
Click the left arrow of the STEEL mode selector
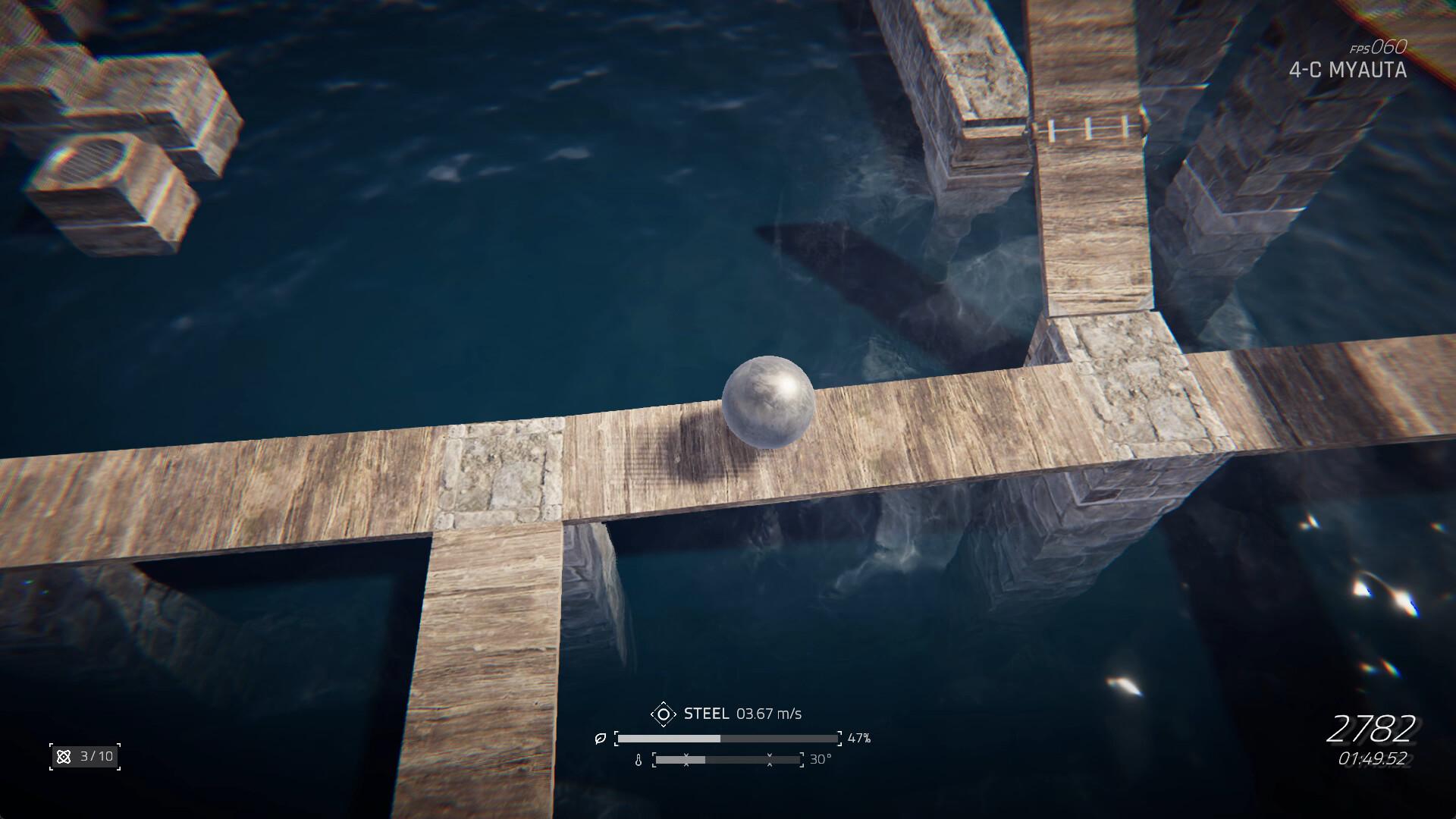click(x=653, y=714)
